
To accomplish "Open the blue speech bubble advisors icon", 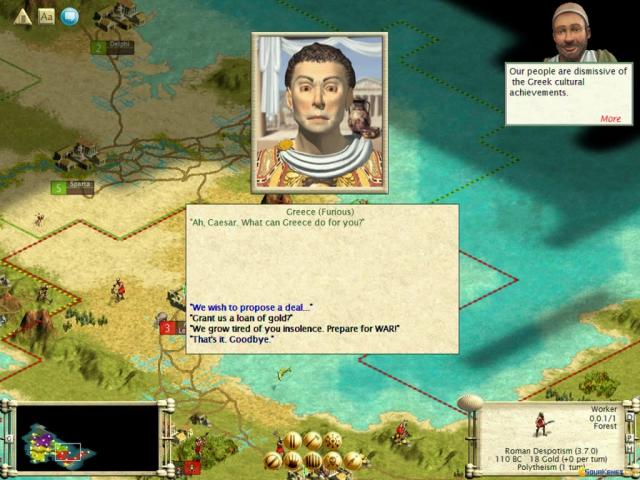I will pyautogui.click(x=69, y=16).
